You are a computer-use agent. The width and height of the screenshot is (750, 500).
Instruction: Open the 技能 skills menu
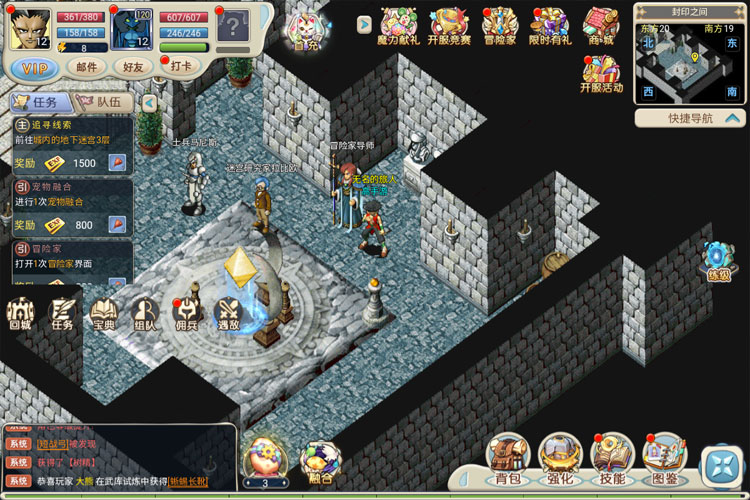[x=610, y=458]
